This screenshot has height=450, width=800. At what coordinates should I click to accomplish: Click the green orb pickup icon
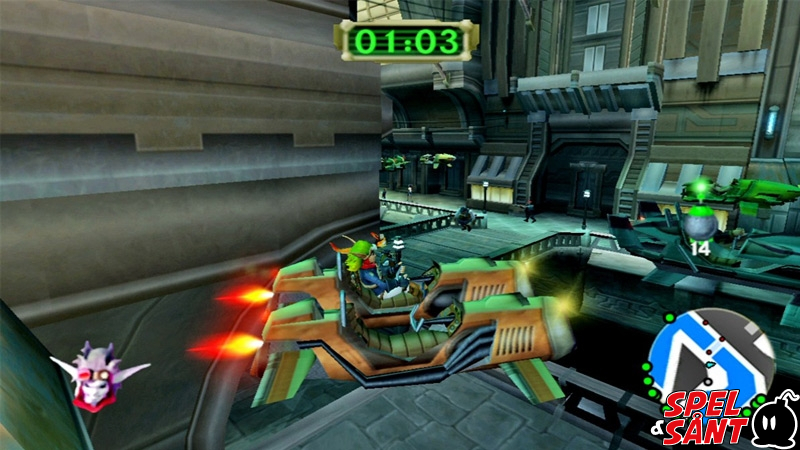pyautogui.click(x=697, y=221)
